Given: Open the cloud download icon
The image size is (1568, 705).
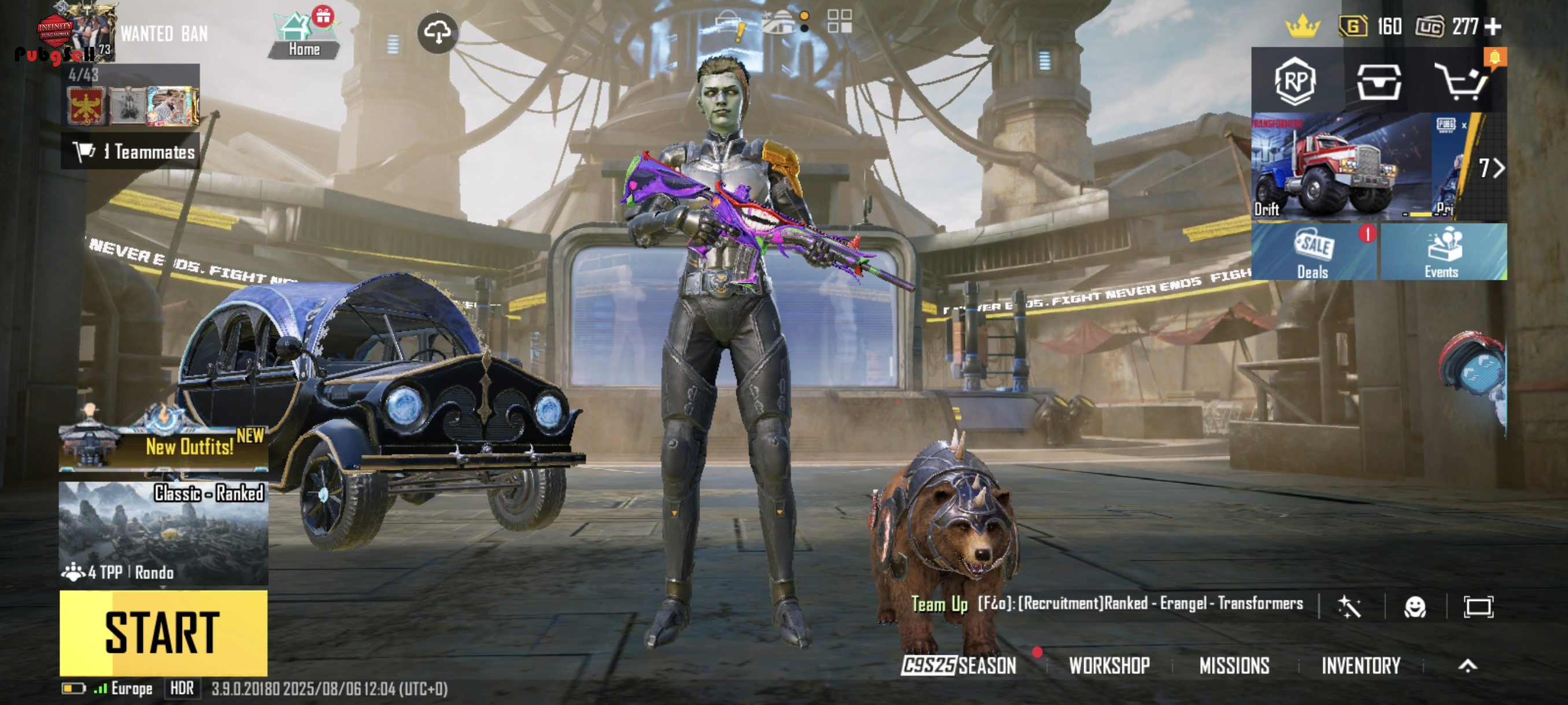Looking at the screenshot, I should click(x=438, y=33).
